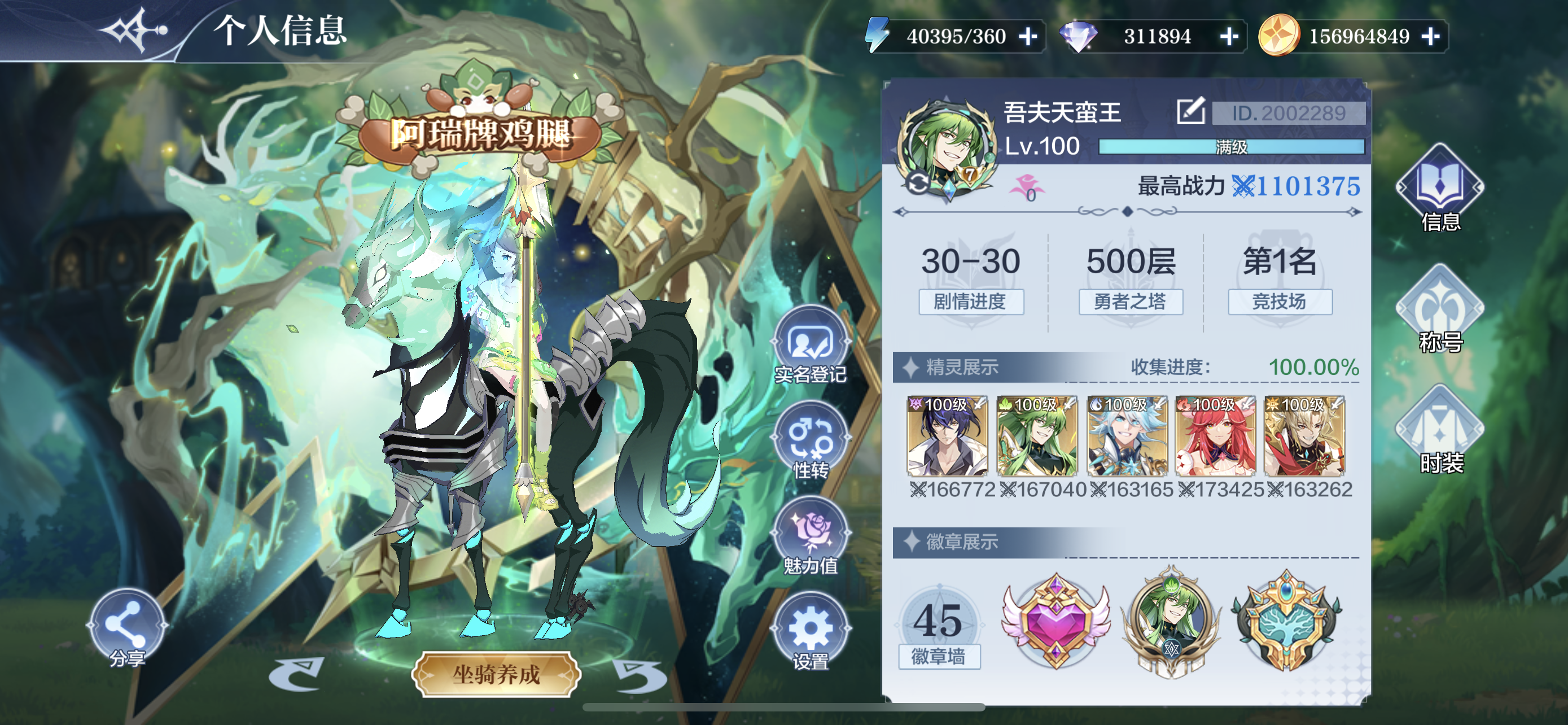The height and width of the screenshot is (725, 1568).
Task: Buy diamonds using the plus button
Action: [1229, 37]
